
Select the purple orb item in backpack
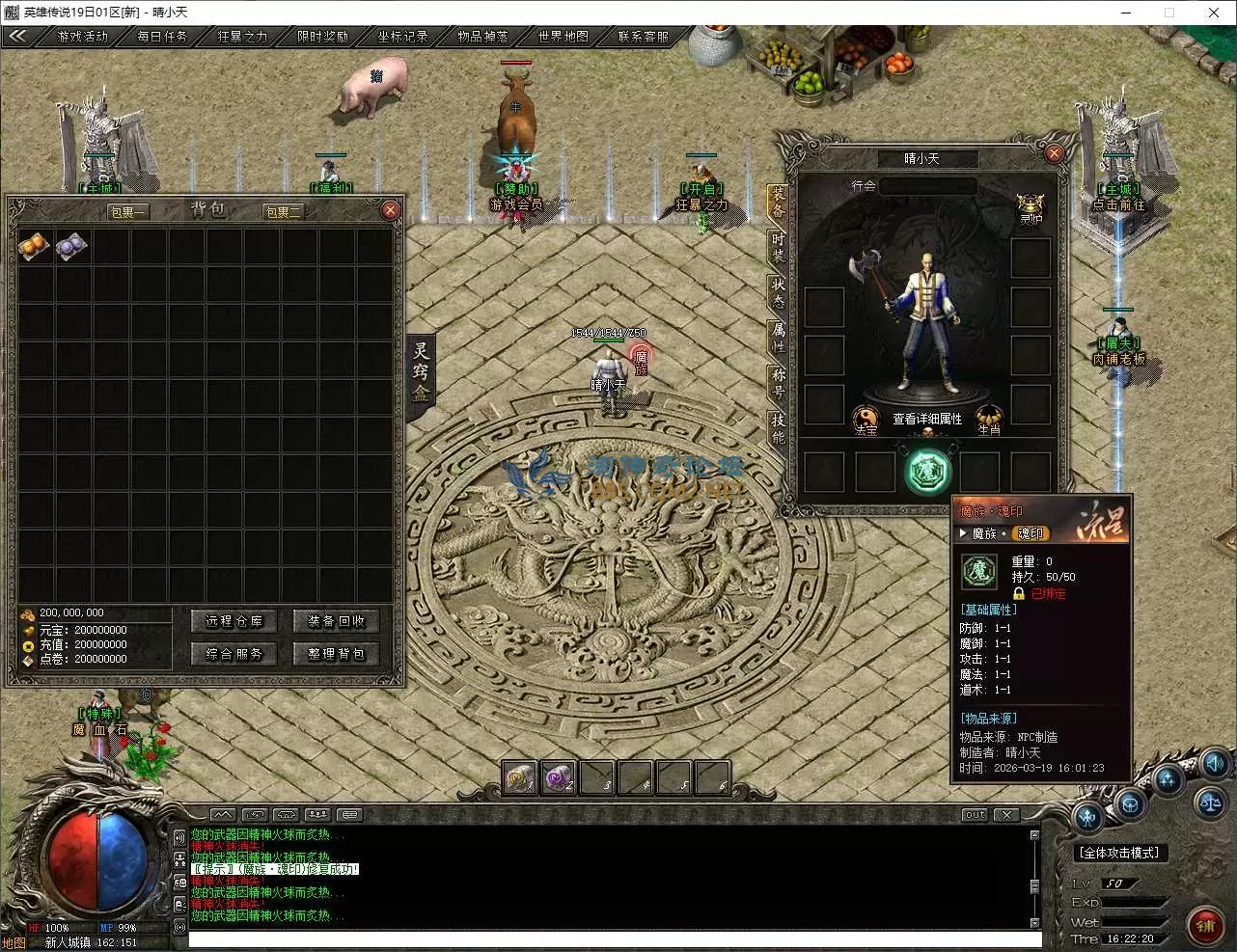[71, 247]
